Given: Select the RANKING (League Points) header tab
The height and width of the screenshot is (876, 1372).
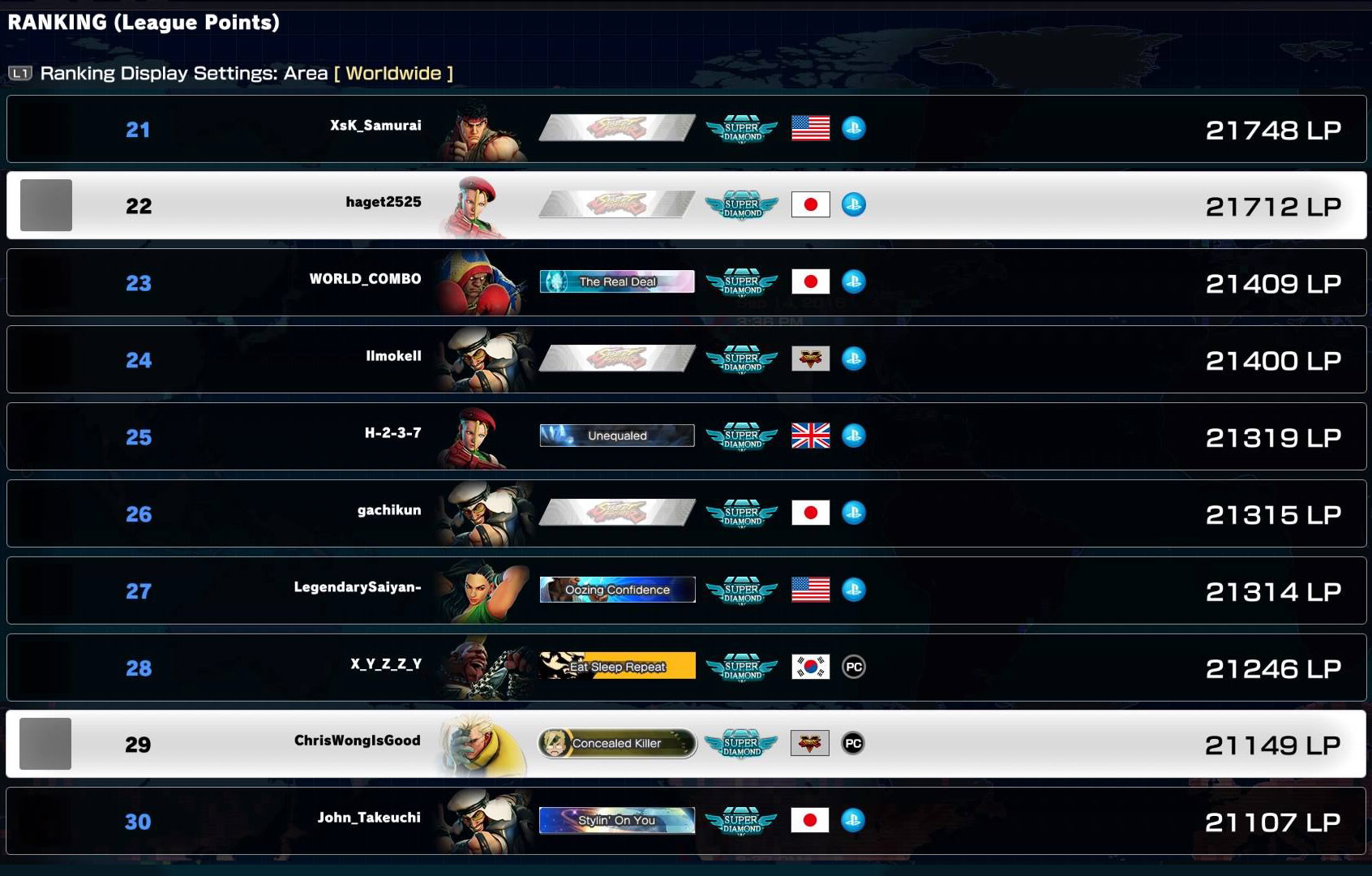Looking at the screenshot, I should coord(142,23).
